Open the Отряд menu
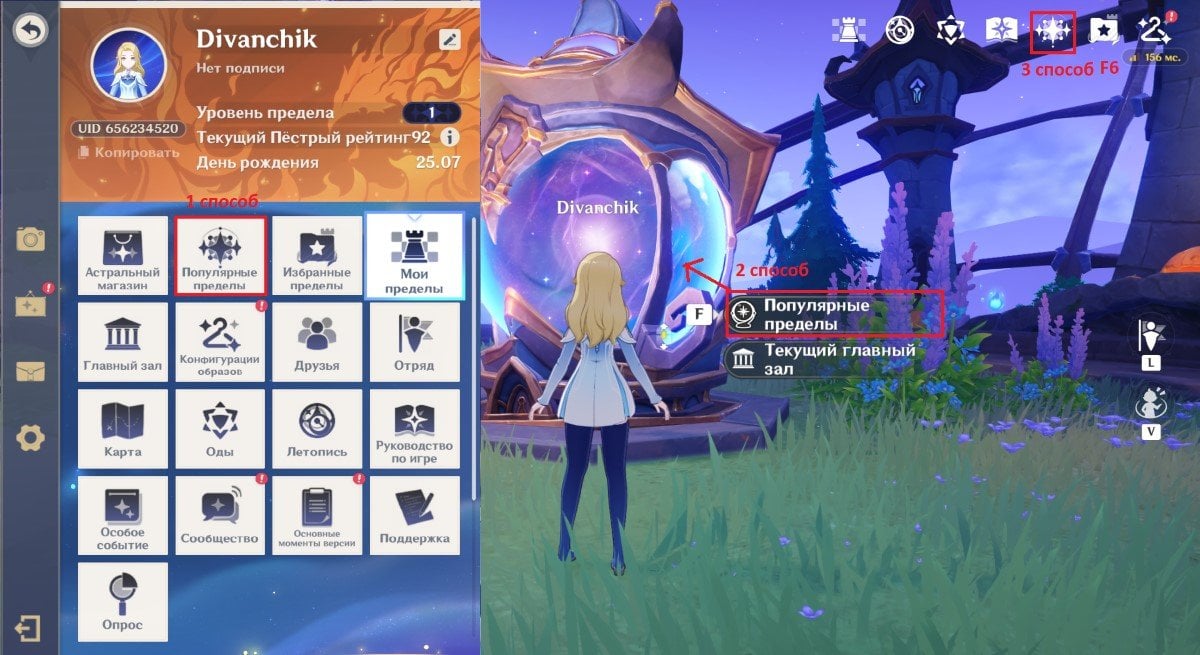Screen dimensions: 1200x655 coord(414,342)
